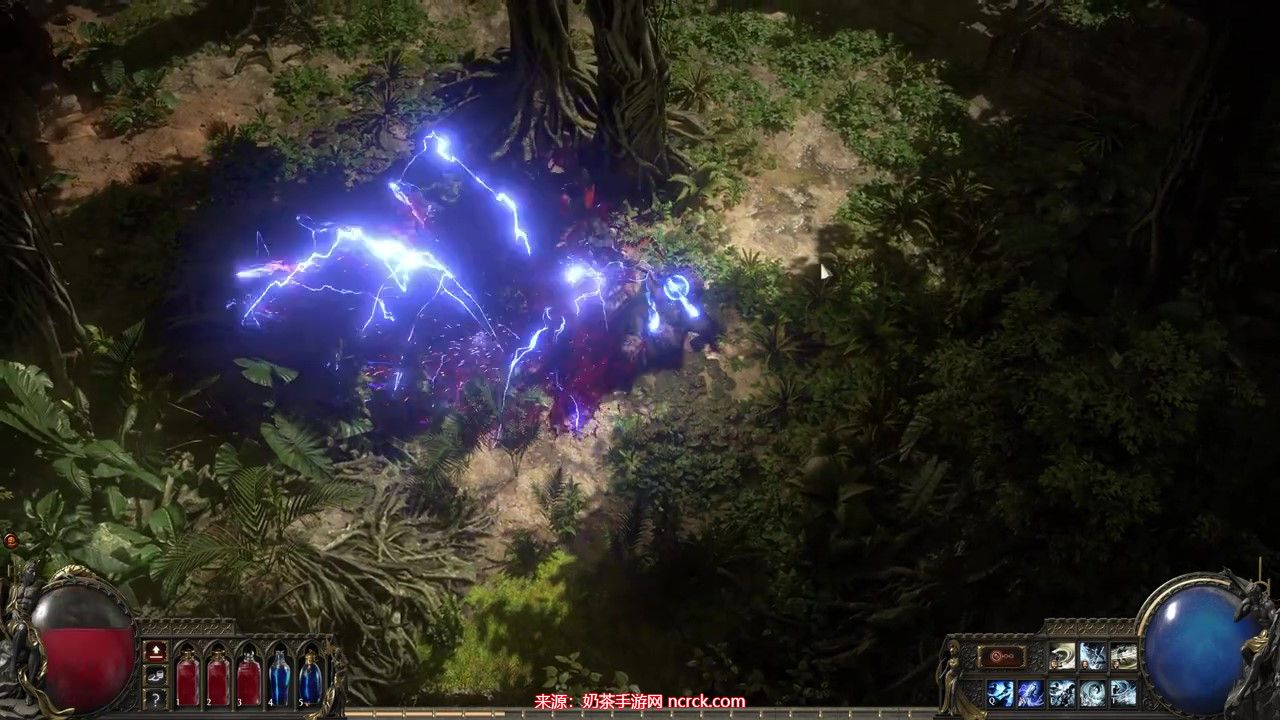Image resolution: width=1280 pixels, height=720 pixels.
Task: Activate the skill icon labeled Q
Action: [x=1000, y=692]
